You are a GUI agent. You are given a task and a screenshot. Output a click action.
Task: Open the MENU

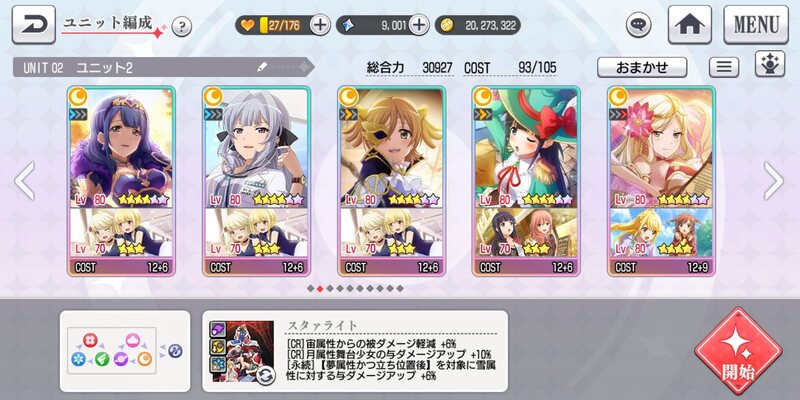tap(756, 24)
